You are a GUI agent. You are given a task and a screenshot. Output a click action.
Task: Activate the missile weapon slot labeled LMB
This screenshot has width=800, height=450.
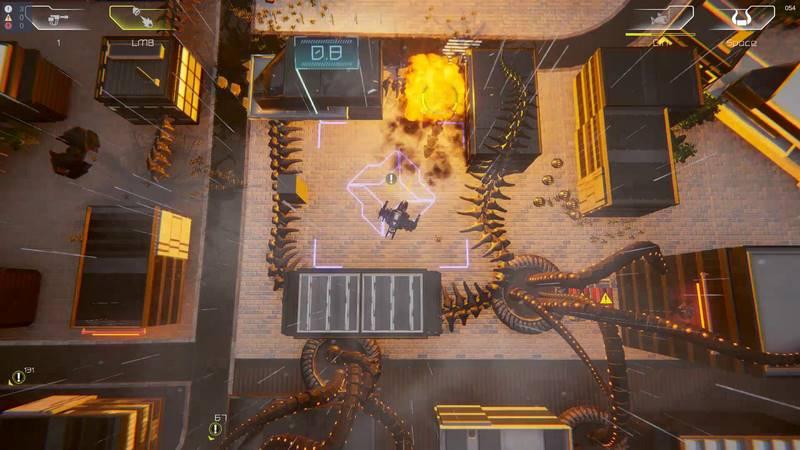point(140,17)
